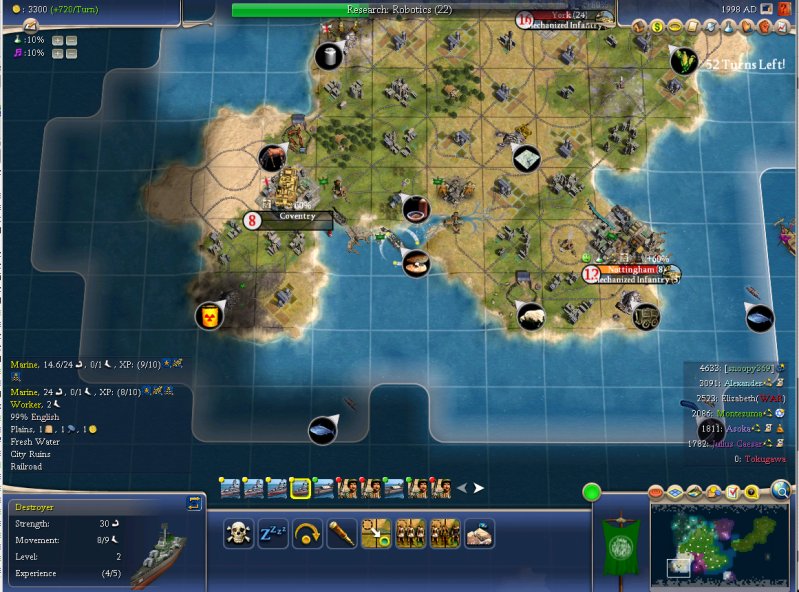Viewport: 799px width, 592px height.
Task: Choose the go-to move command icon
Action: pos(376,533)
